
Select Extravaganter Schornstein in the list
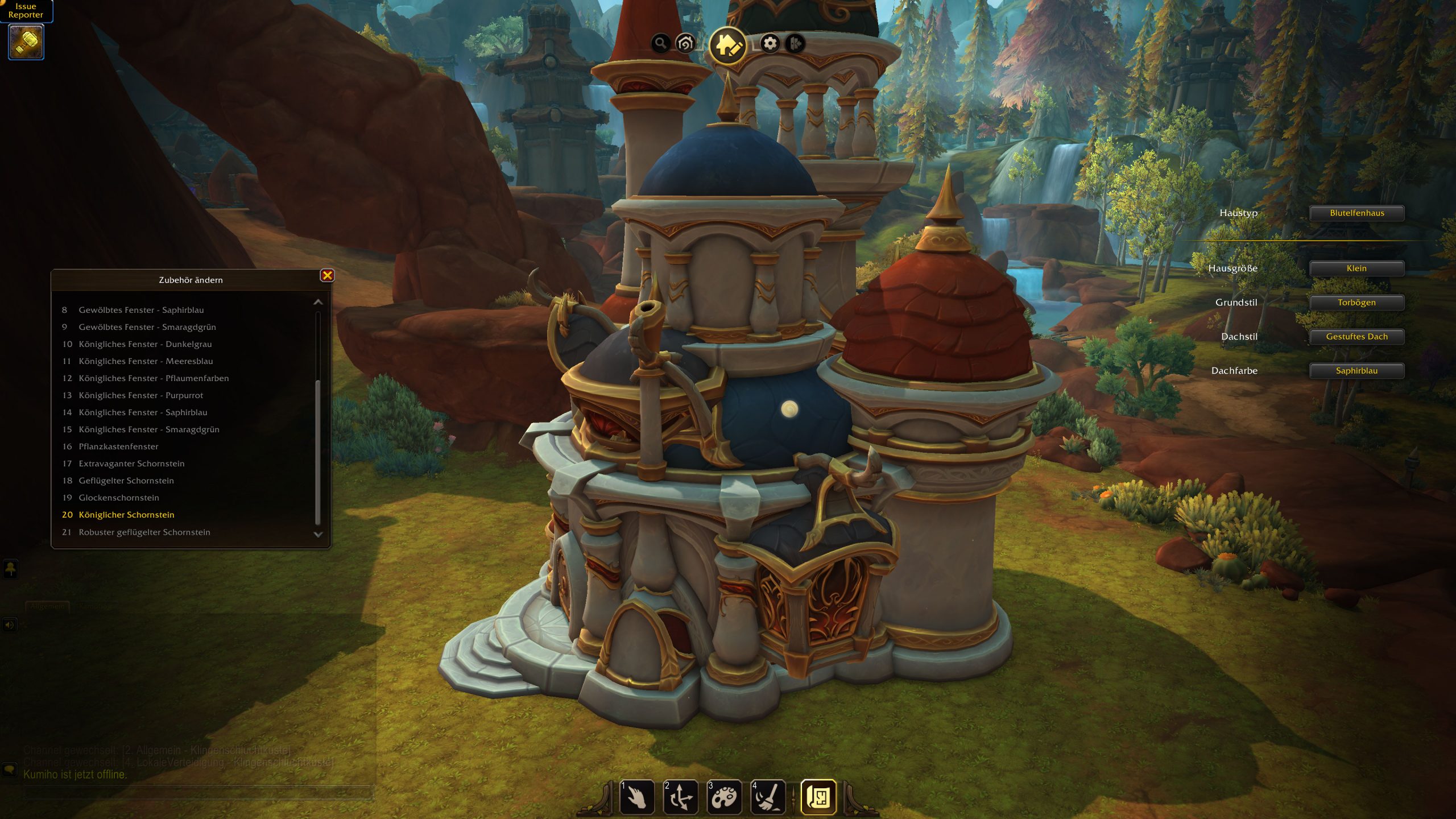[131, 464]
